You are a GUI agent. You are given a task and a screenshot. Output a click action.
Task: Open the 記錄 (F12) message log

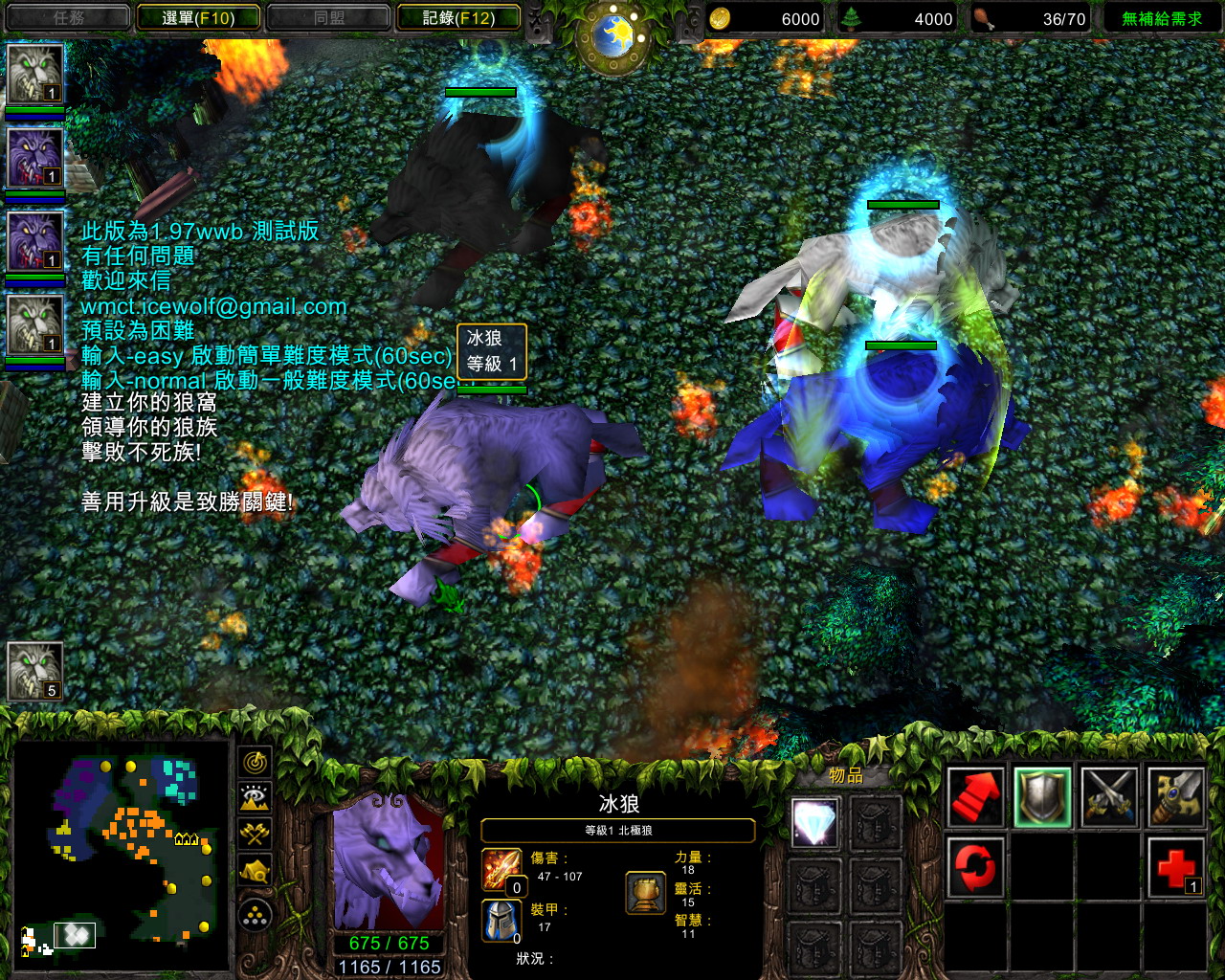pos(458,17)
